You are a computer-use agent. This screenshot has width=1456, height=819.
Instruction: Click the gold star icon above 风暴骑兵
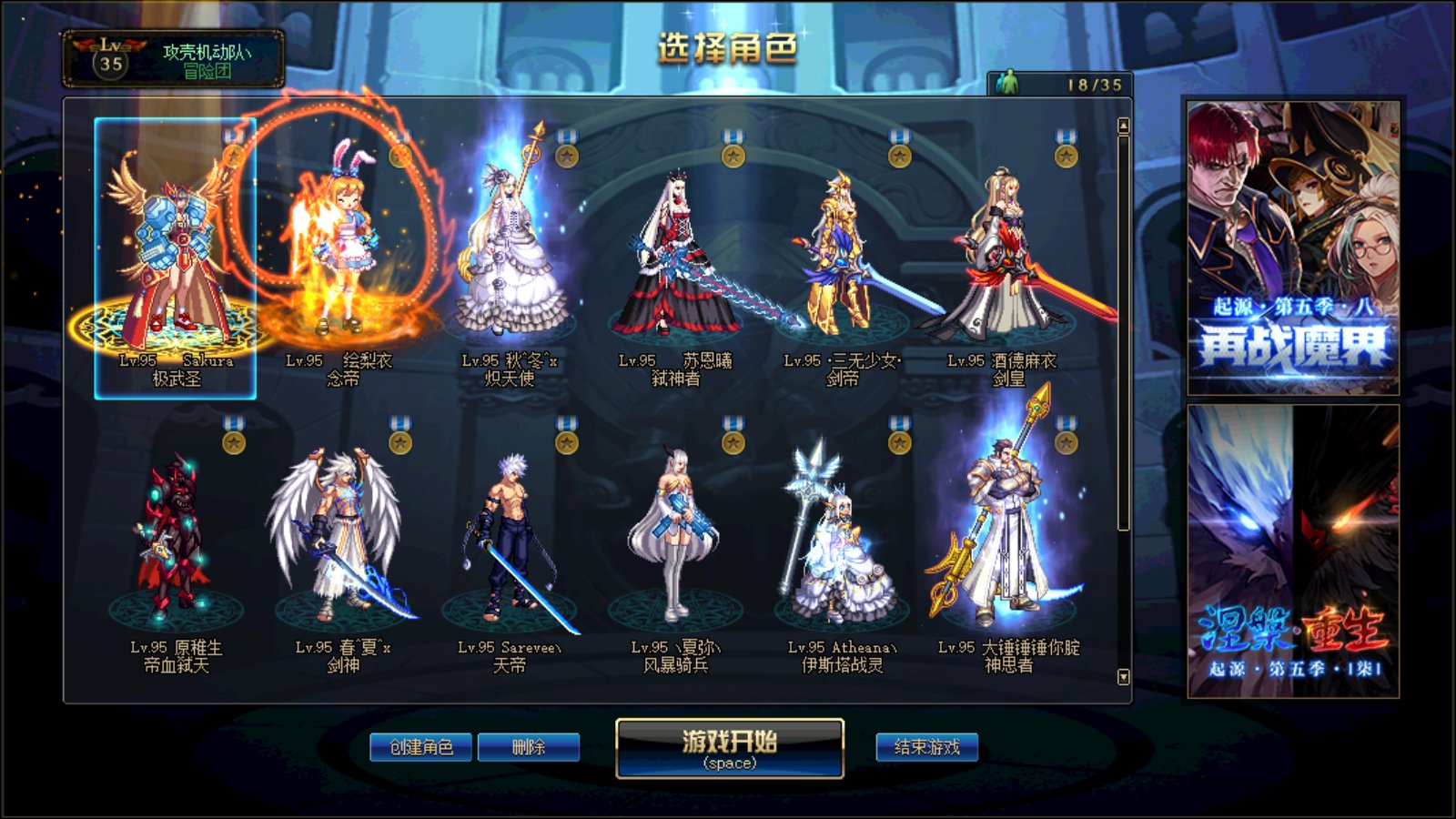point(731,444)
